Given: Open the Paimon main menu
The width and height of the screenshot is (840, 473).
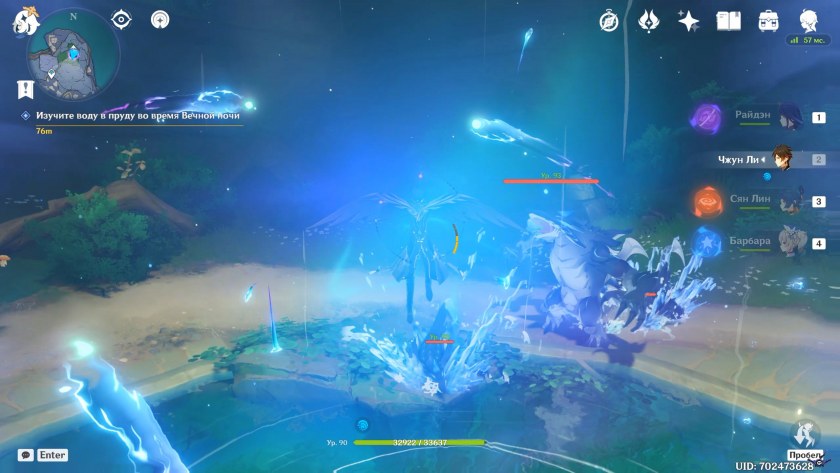Looking at the screenshot, I should click(20, 22).
